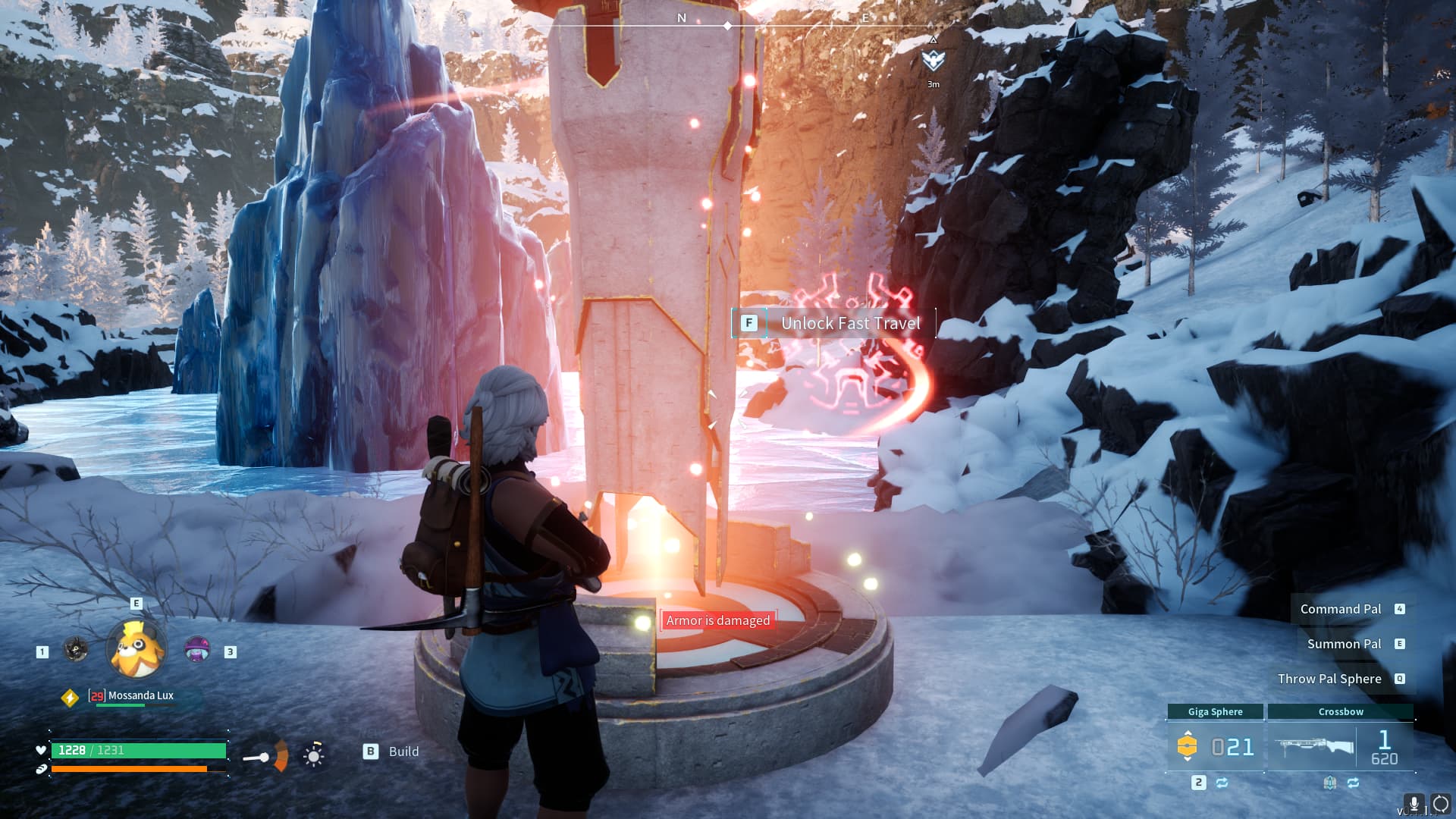Click the fast travel marker on the compass

tap(933, 59)
